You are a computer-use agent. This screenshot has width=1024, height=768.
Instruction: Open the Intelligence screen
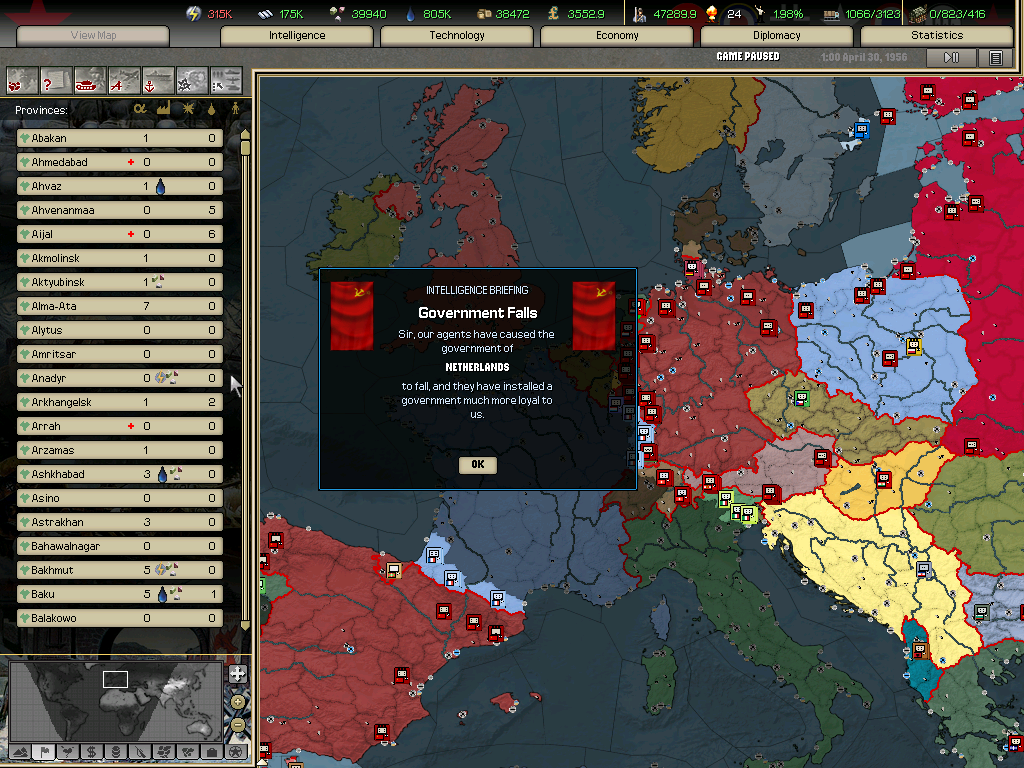click(297, 36)
